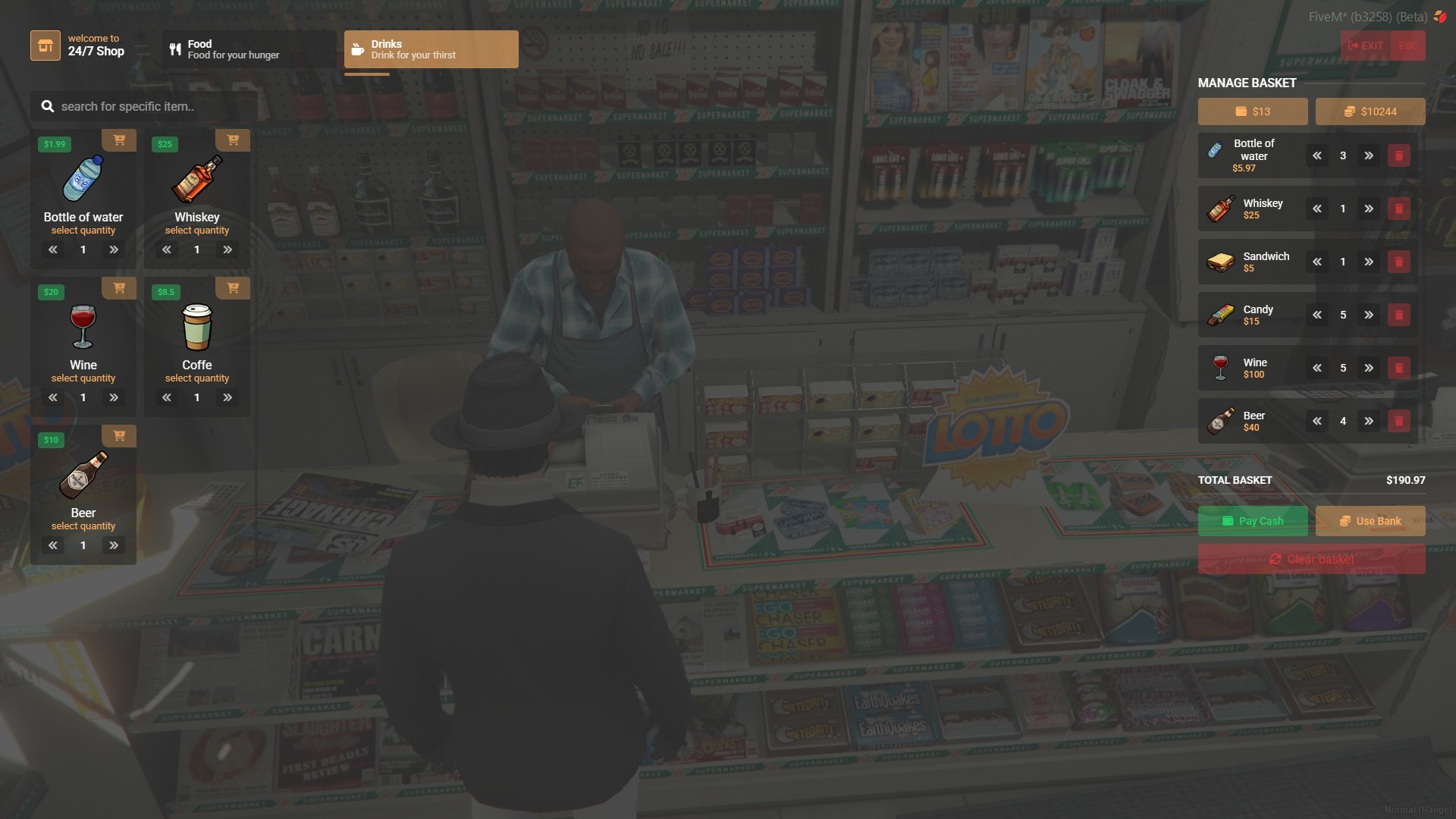This screenshot has width=1456, height=819.
Task: Switch to the Food tab
Action: tap(248, 49)
